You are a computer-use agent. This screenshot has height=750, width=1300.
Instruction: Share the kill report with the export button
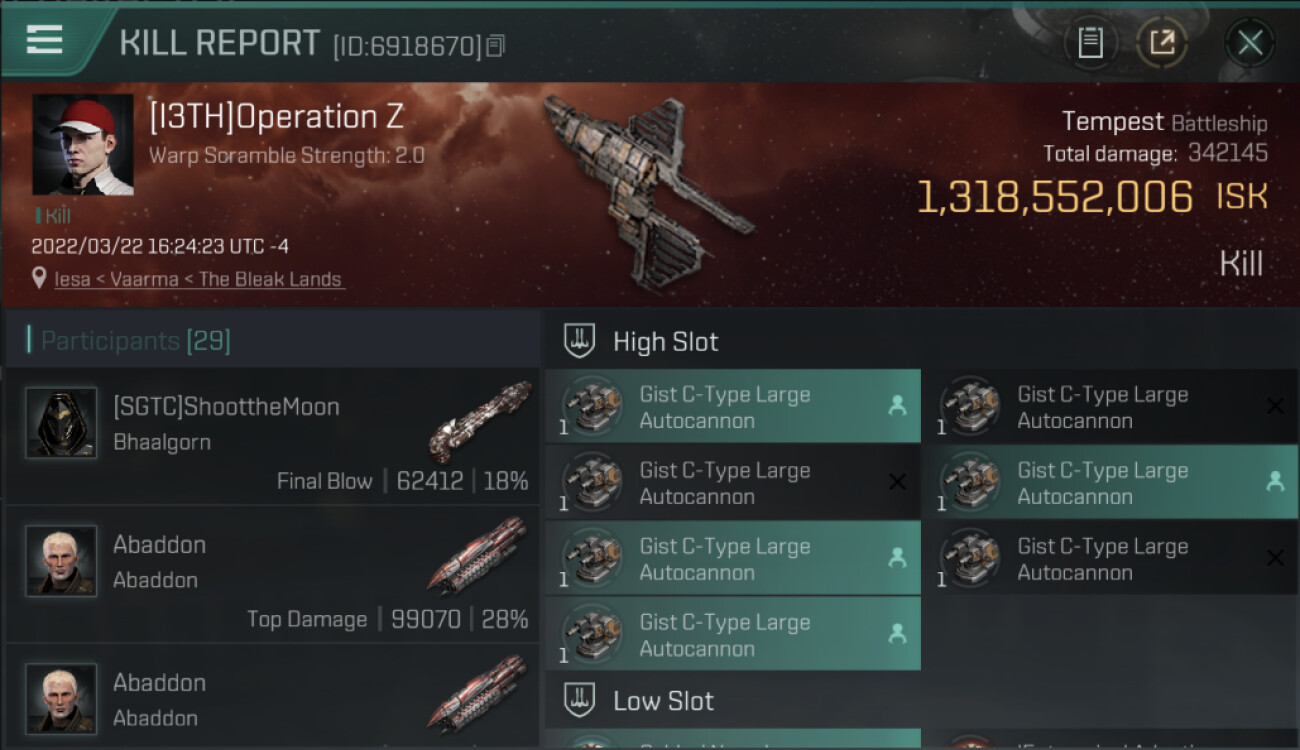(1162, 42)
